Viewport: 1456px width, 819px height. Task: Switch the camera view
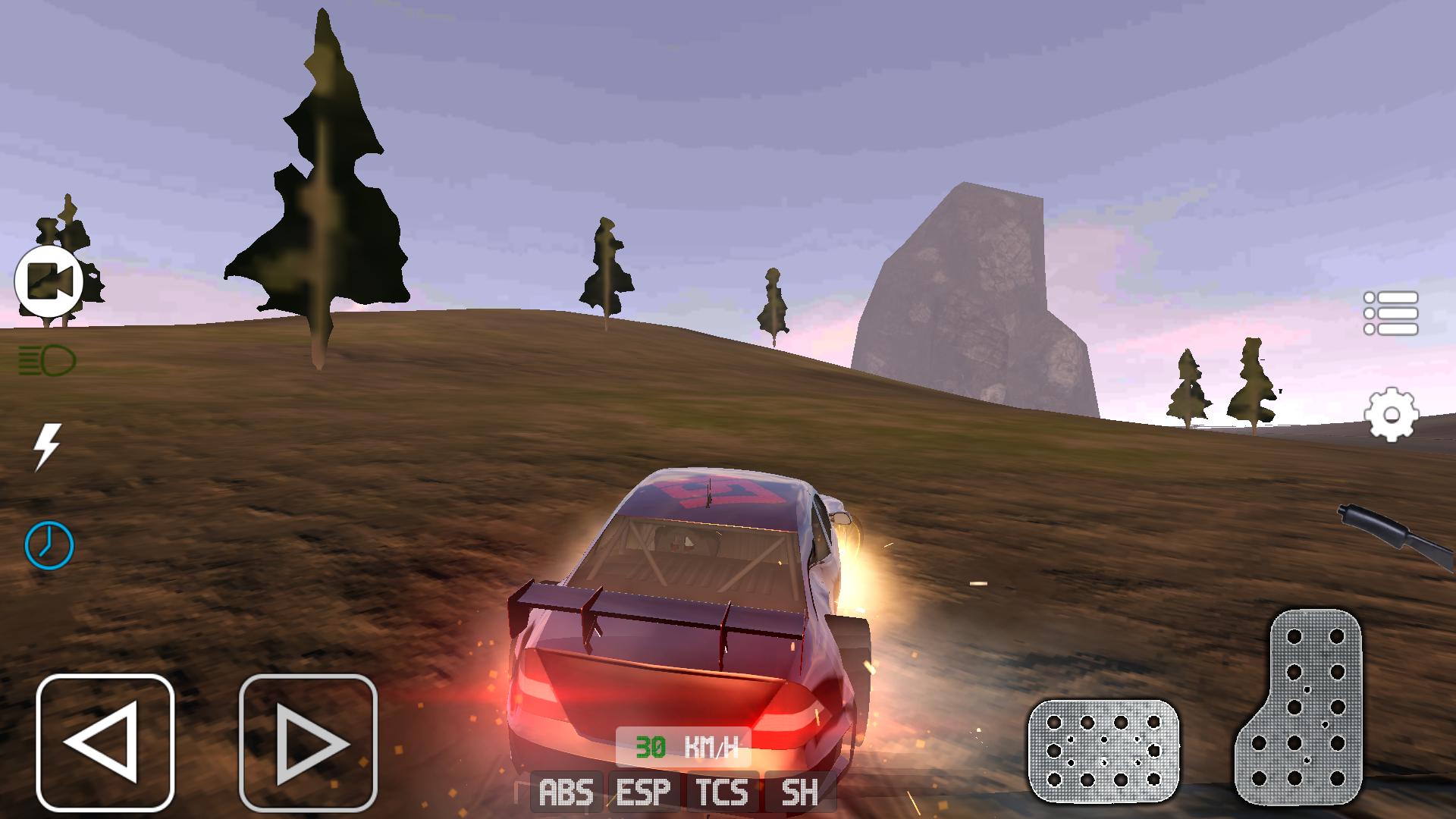[49, 281]
